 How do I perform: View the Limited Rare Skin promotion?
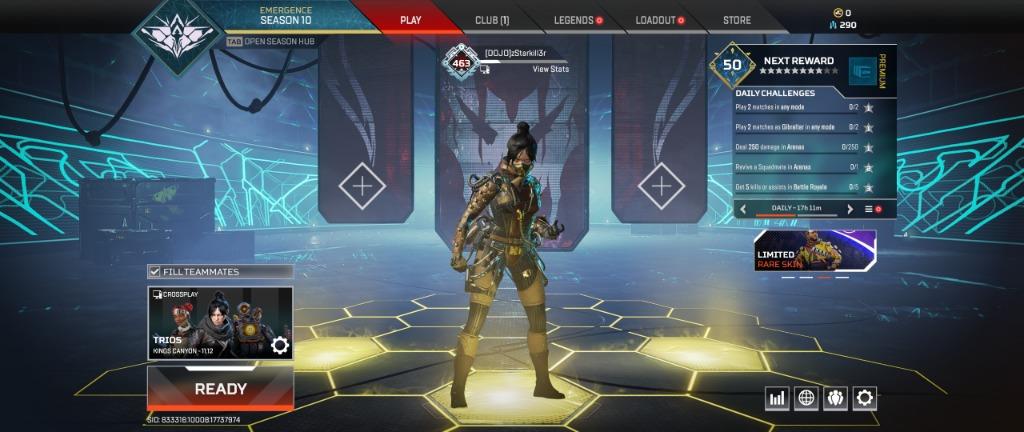click(x=815, y=251)
